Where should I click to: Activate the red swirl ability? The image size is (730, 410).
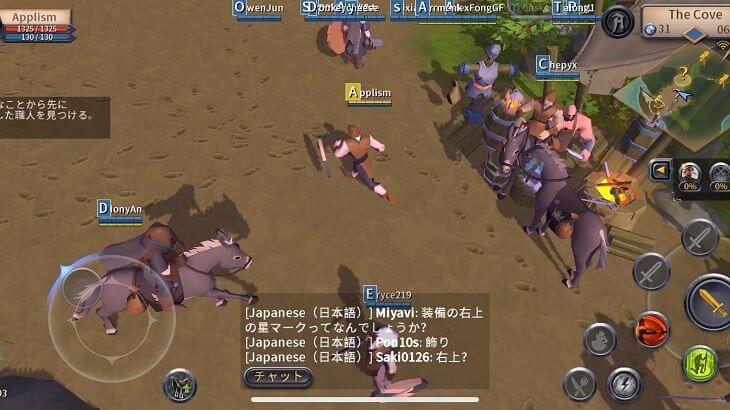[653, 328]
